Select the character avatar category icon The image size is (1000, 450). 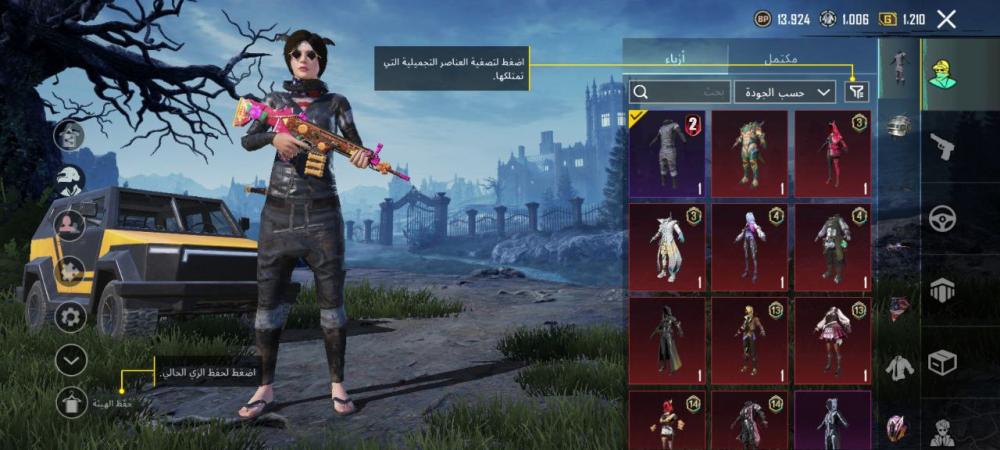[941, 73]
